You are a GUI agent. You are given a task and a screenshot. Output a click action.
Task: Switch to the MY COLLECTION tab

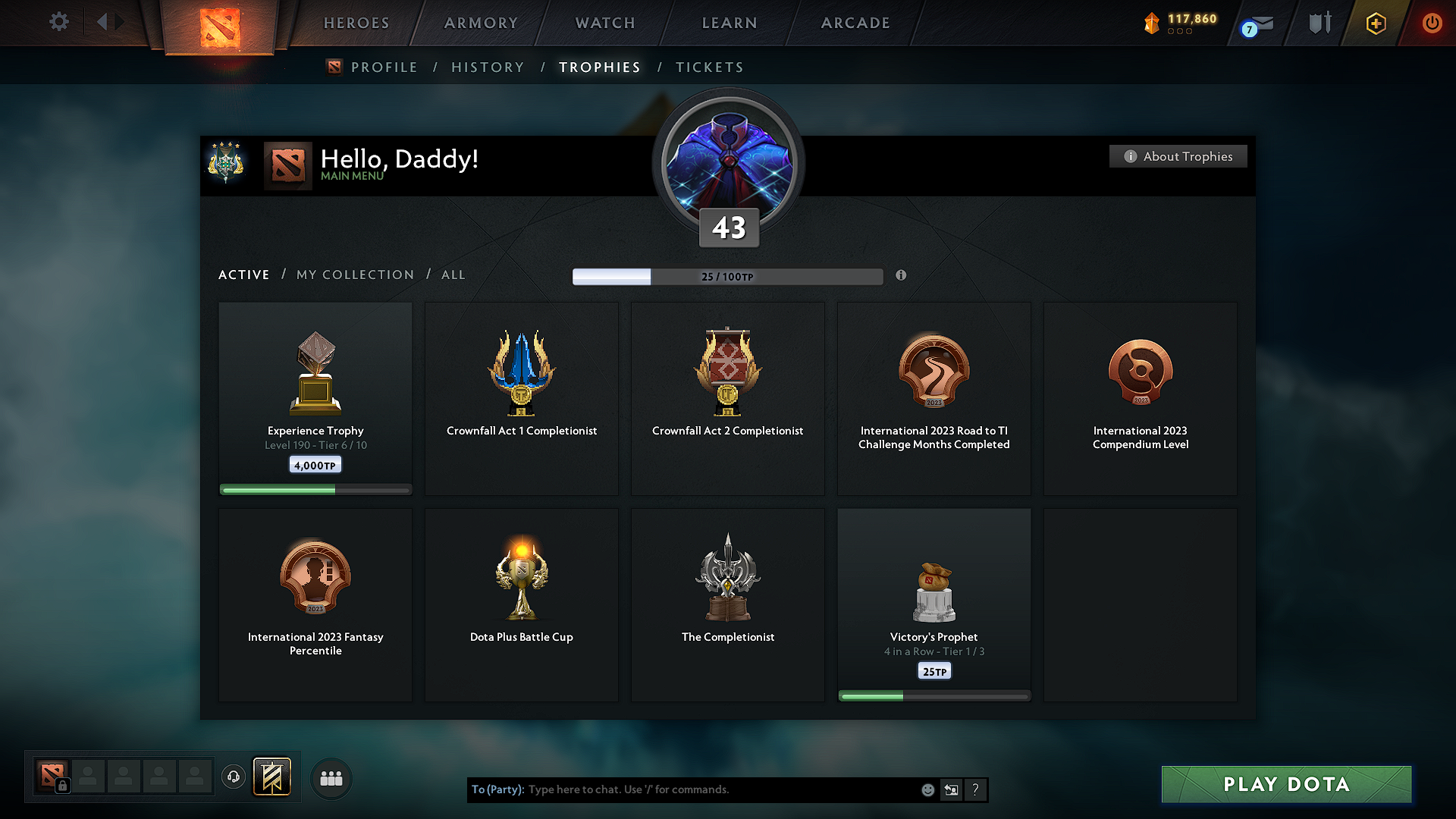point(354,275)
